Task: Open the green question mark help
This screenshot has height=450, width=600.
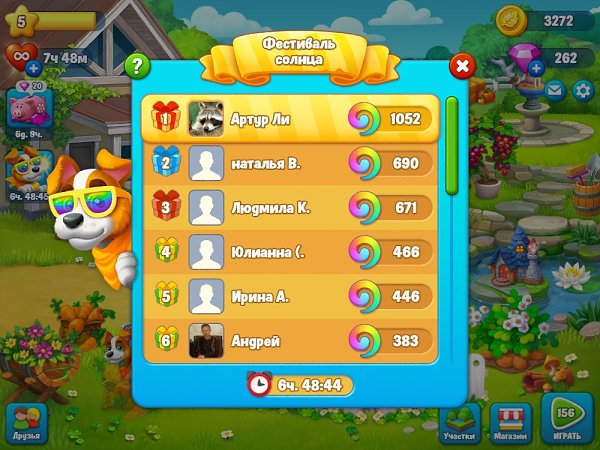Action: coord(139,67)
